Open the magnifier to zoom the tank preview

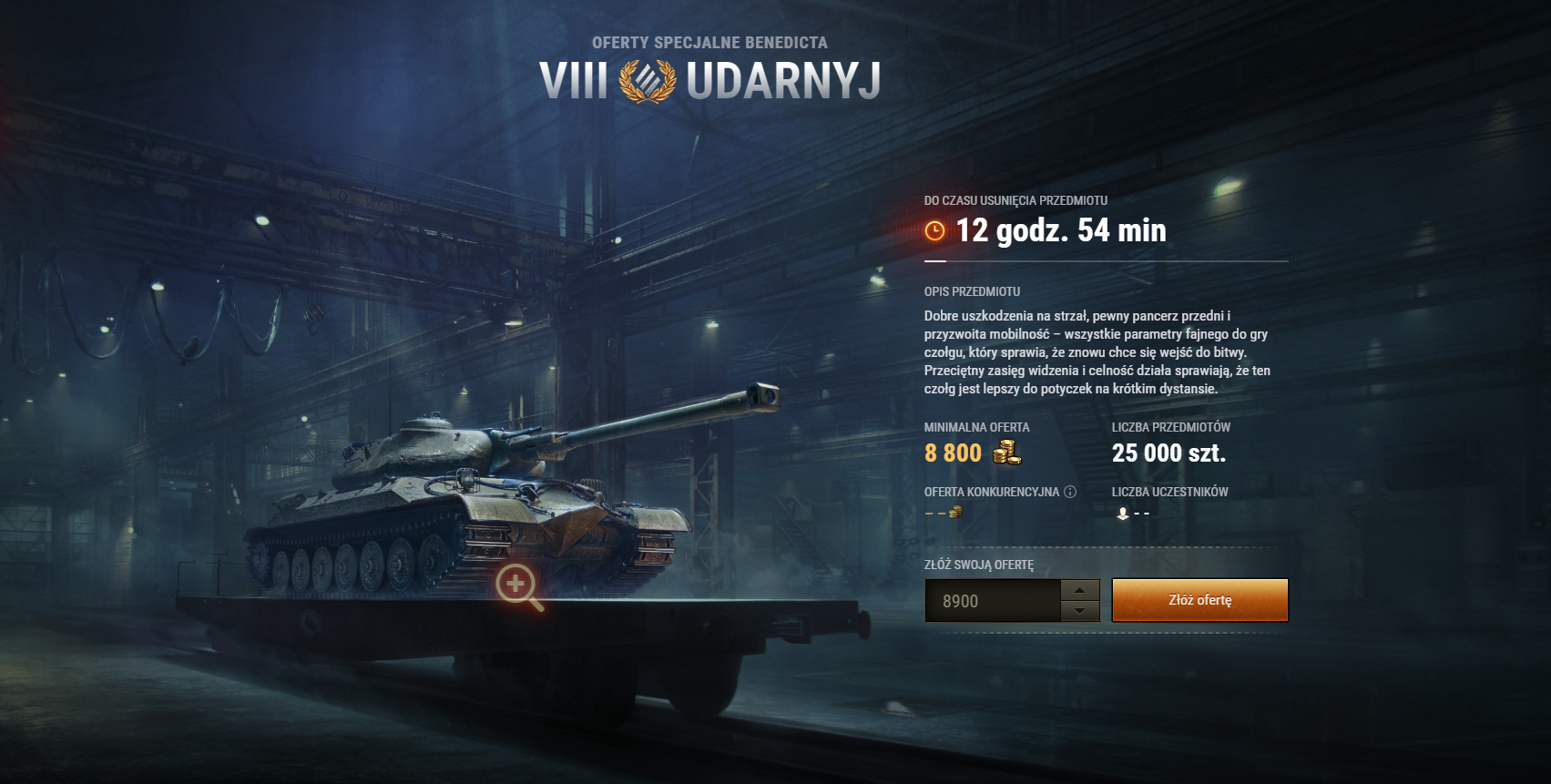click(518, 585)
